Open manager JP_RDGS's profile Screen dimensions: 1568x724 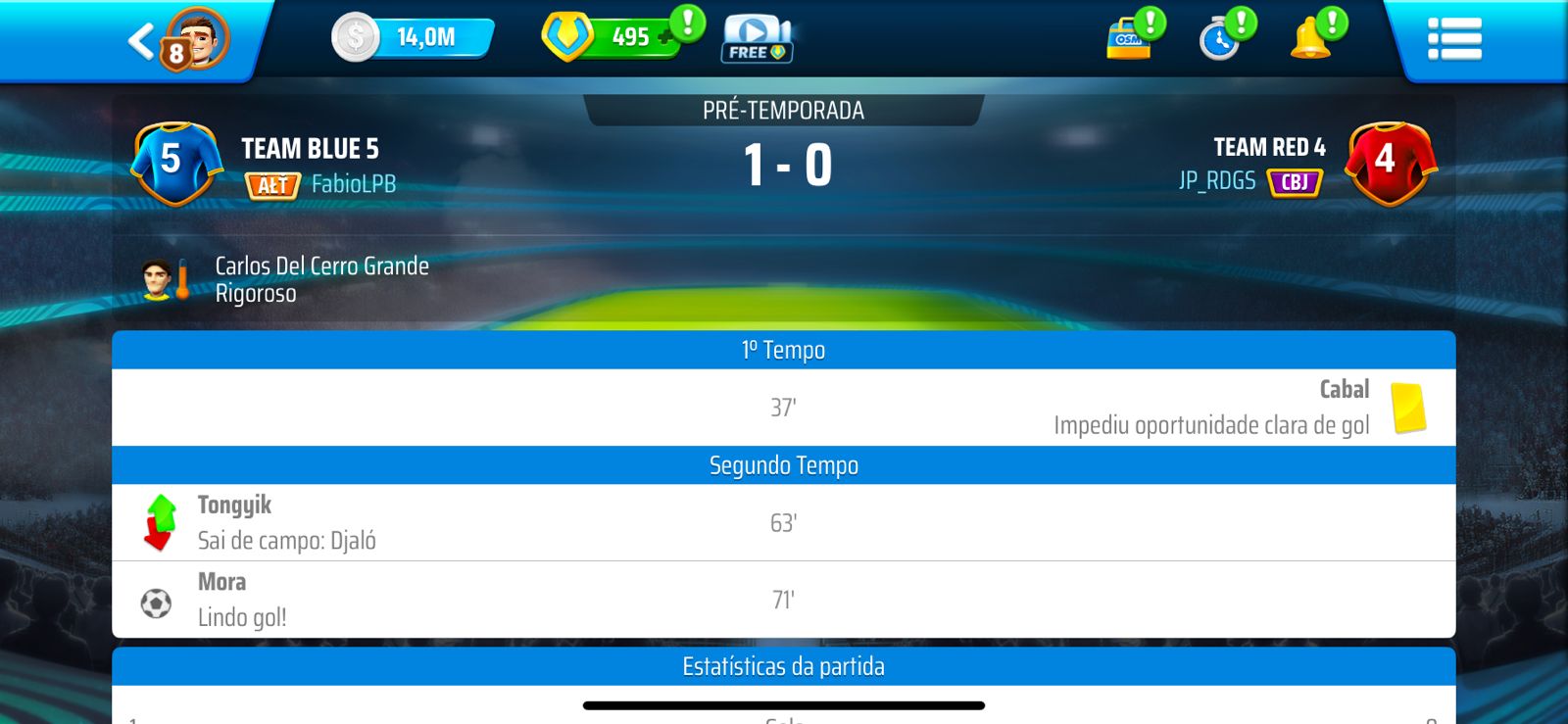[x=1216, y=181]
